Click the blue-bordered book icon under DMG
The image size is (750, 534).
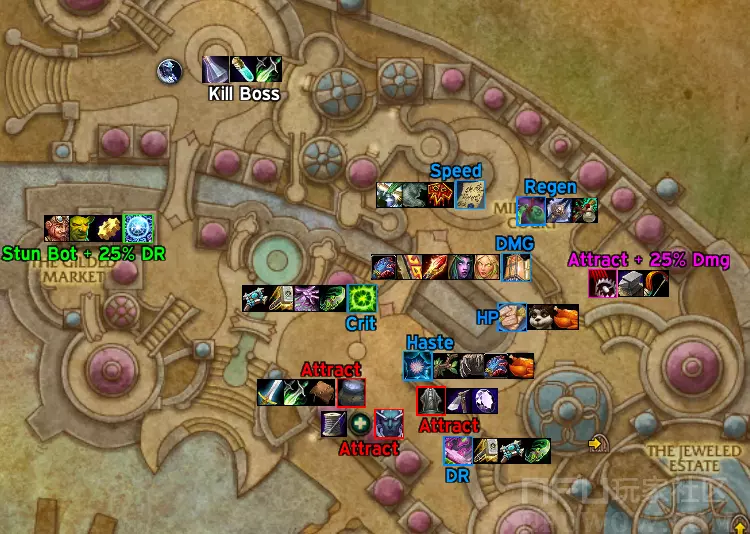pyautogui.click(x=516, y=268)
